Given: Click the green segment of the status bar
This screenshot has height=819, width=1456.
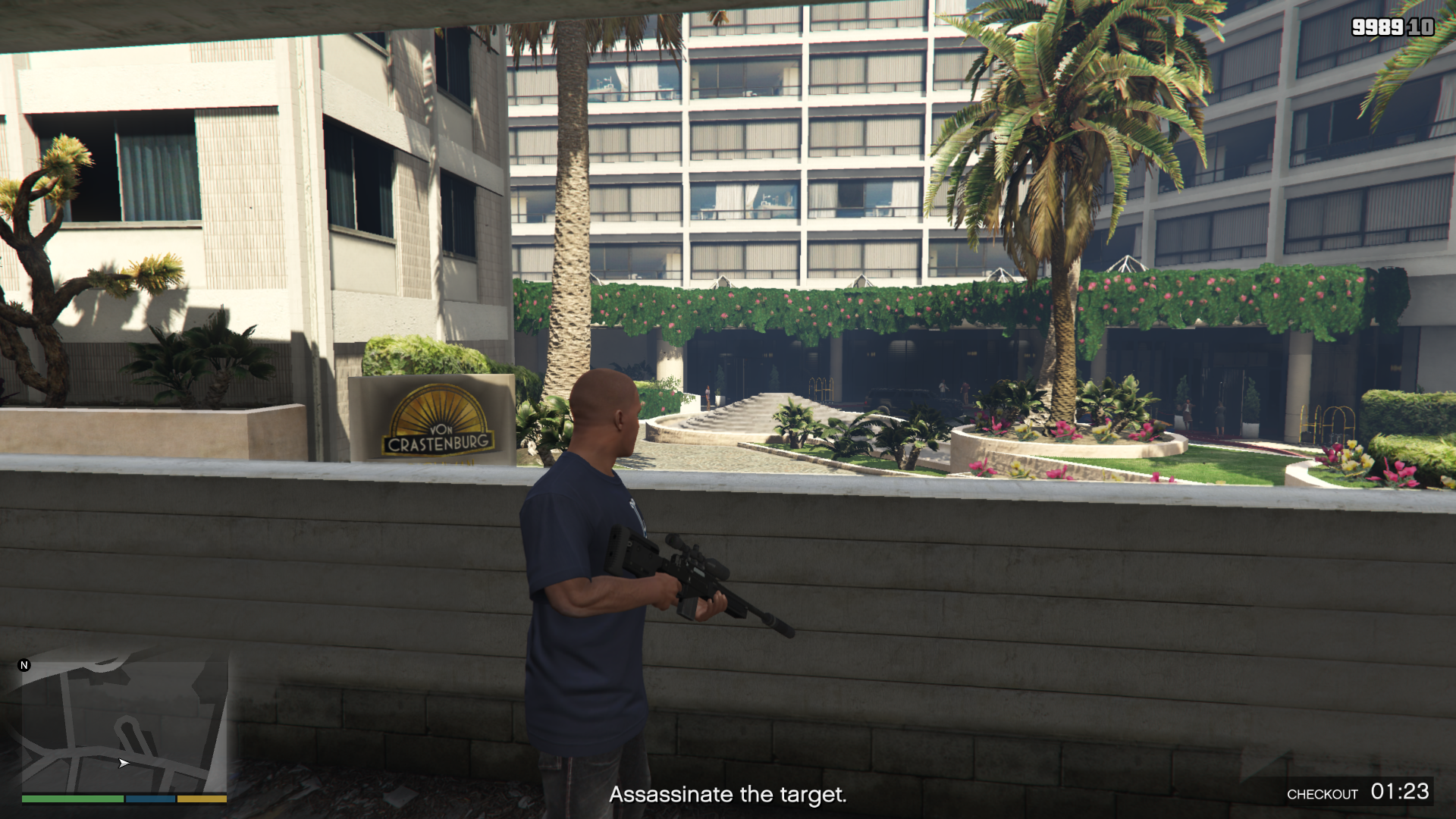Looking at the screenshot, I should [72, 799].
